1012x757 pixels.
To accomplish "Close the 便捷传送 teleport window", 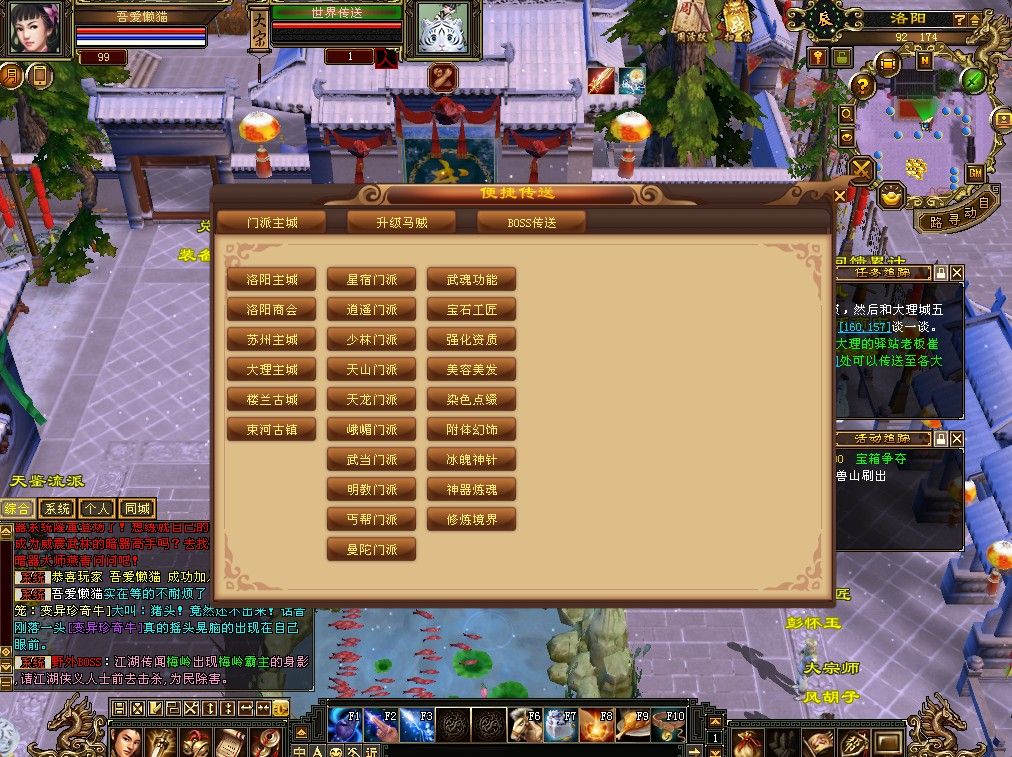I will [x=840, y=194].
